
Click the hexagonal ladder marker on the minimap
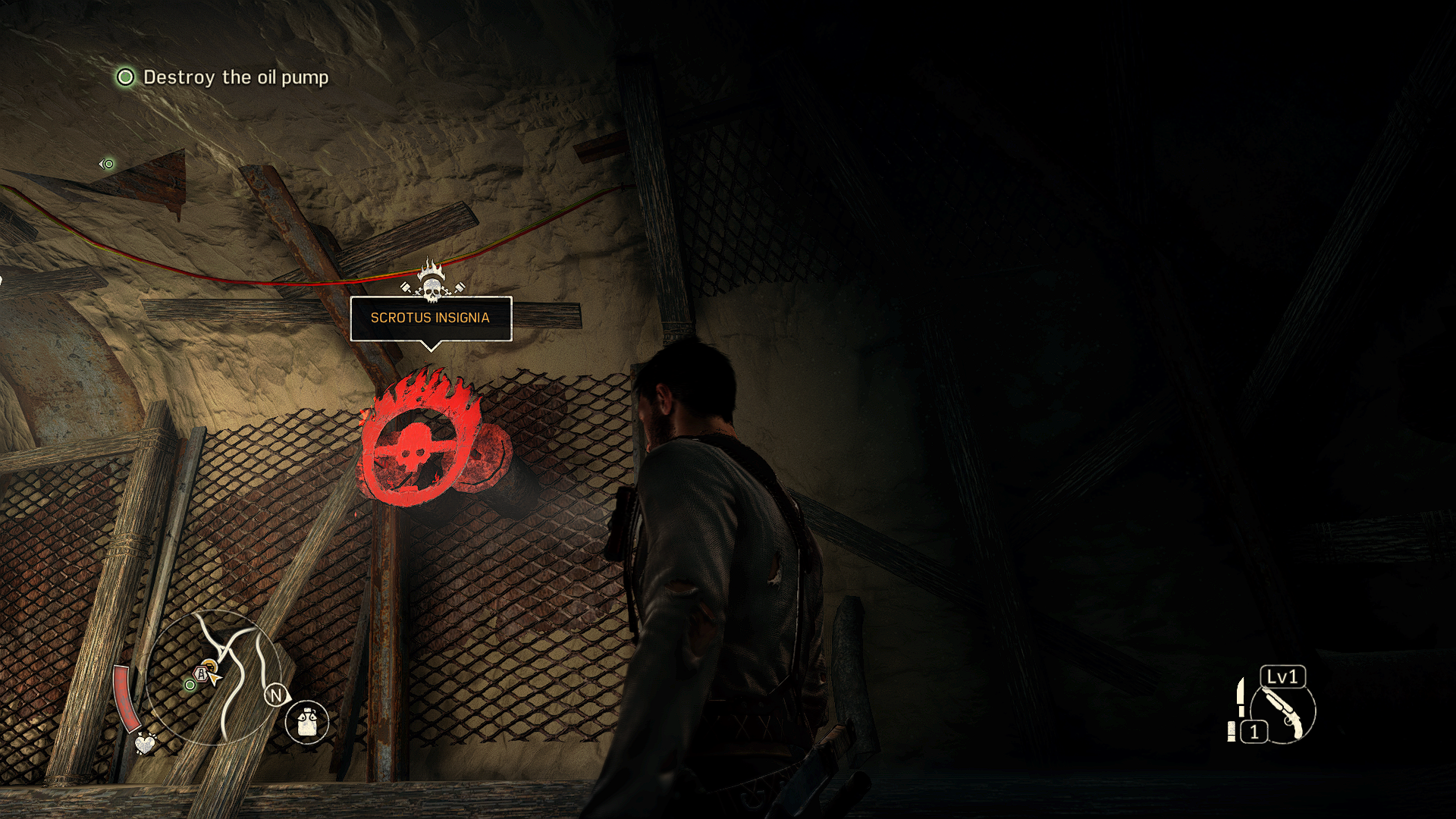coord(201,673)
